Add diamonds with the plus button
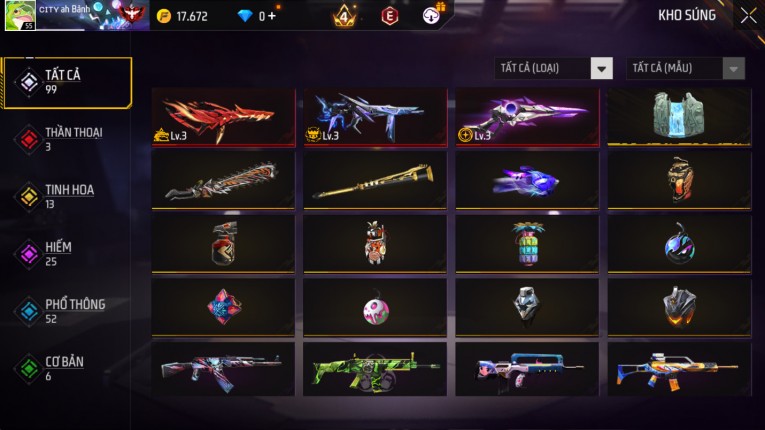765x430 pixels. [x=272, y=16]
